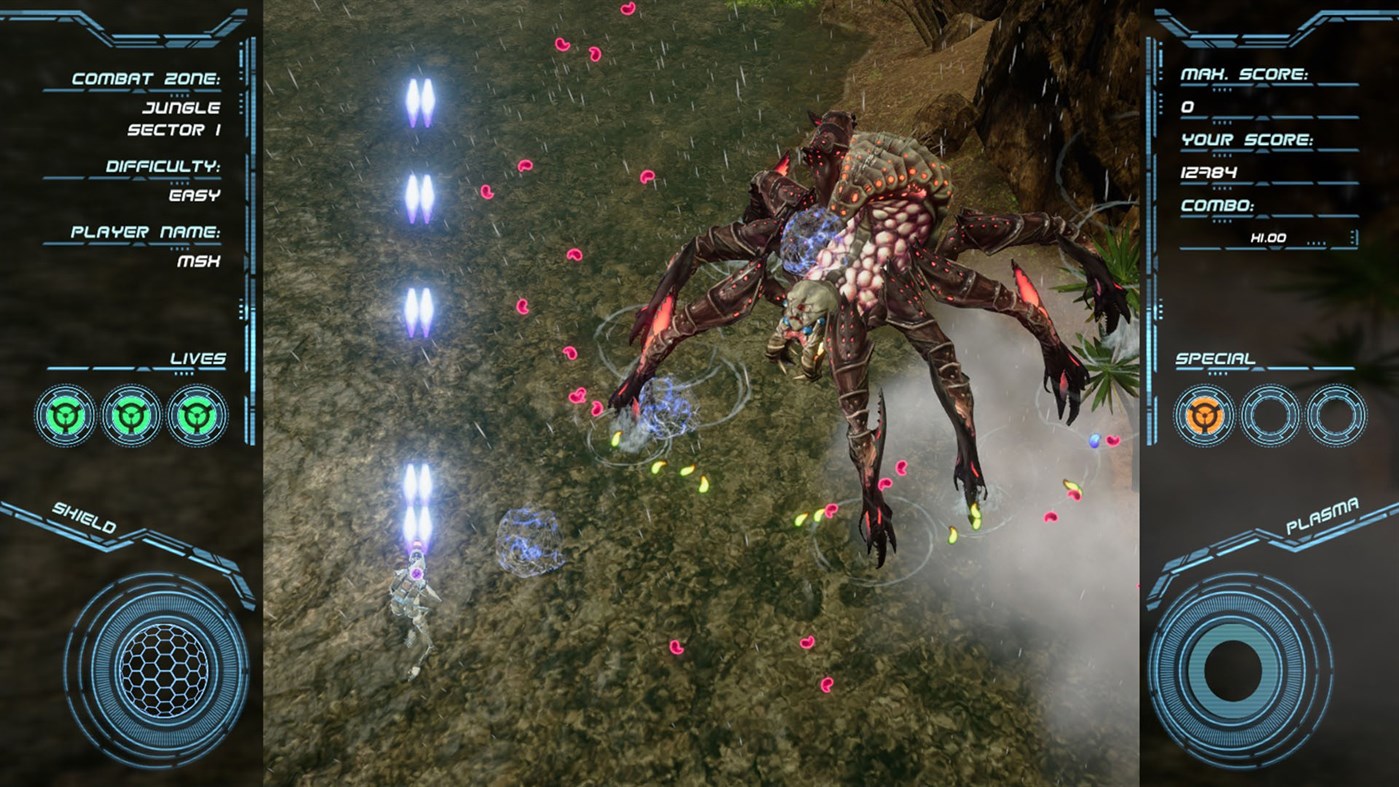1399x787 pixels.
Task: Click the third empty SPECIAL slot
Action: click(1334, 412)
